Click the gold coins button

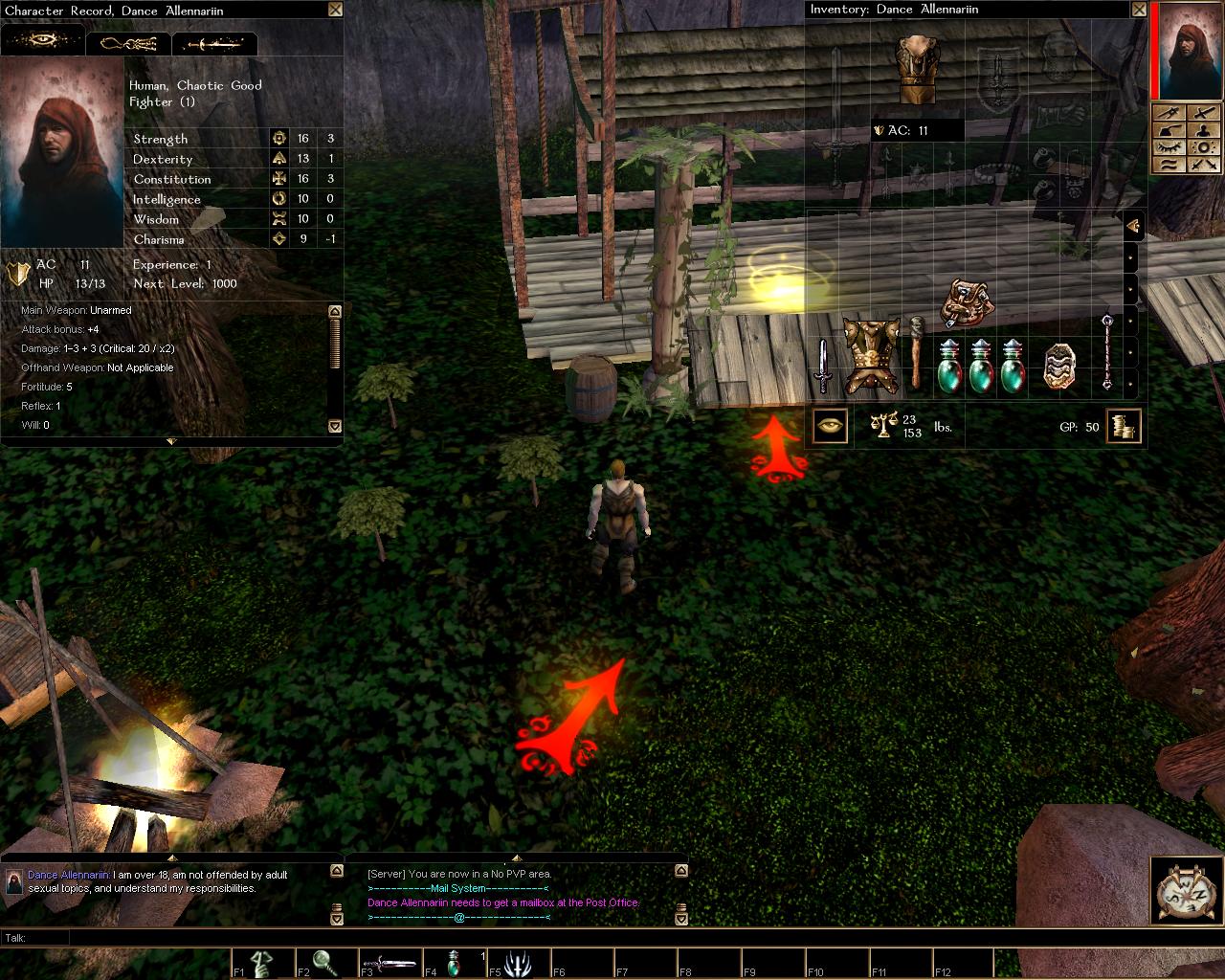[x=1124, y=426]
